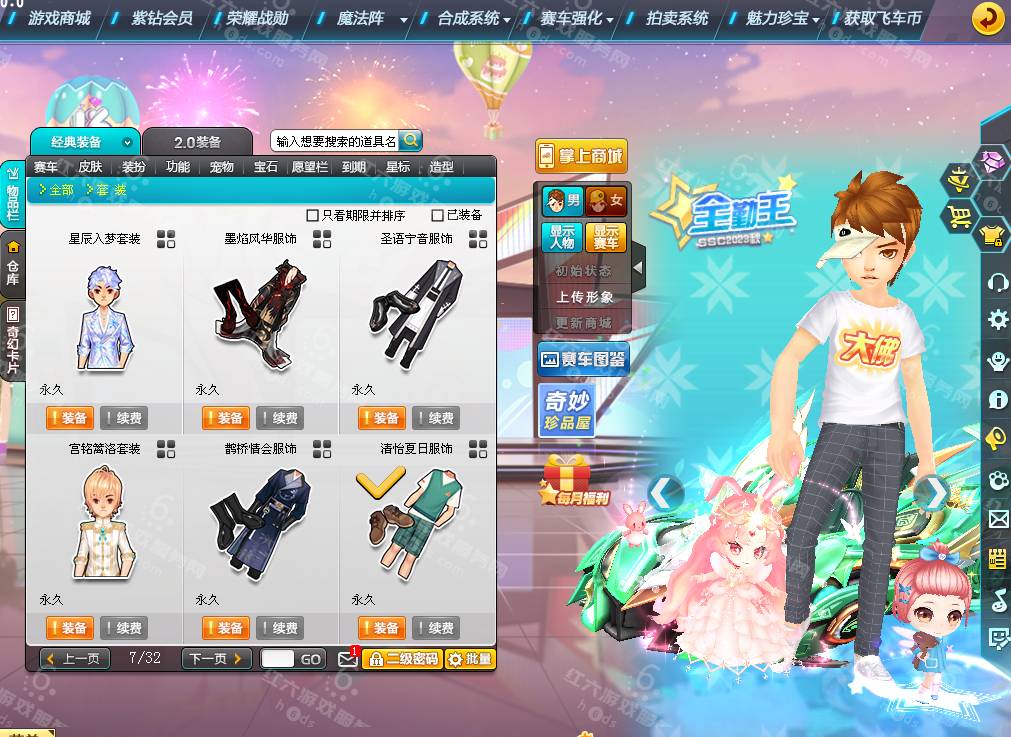Renew the 圣语宁音服饰 outfit
Screen dimensions: 1011x737
[x=436, y=418]
